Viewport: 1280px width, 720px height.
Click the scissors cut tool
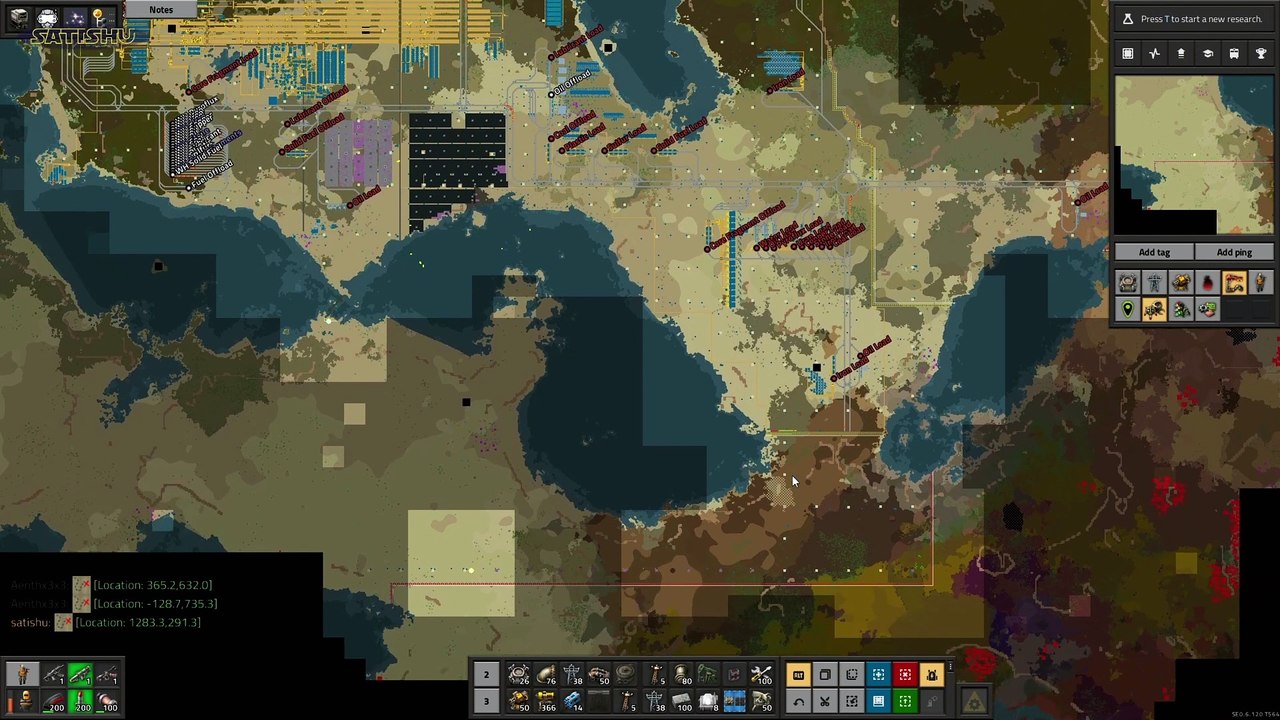(825, 701)
